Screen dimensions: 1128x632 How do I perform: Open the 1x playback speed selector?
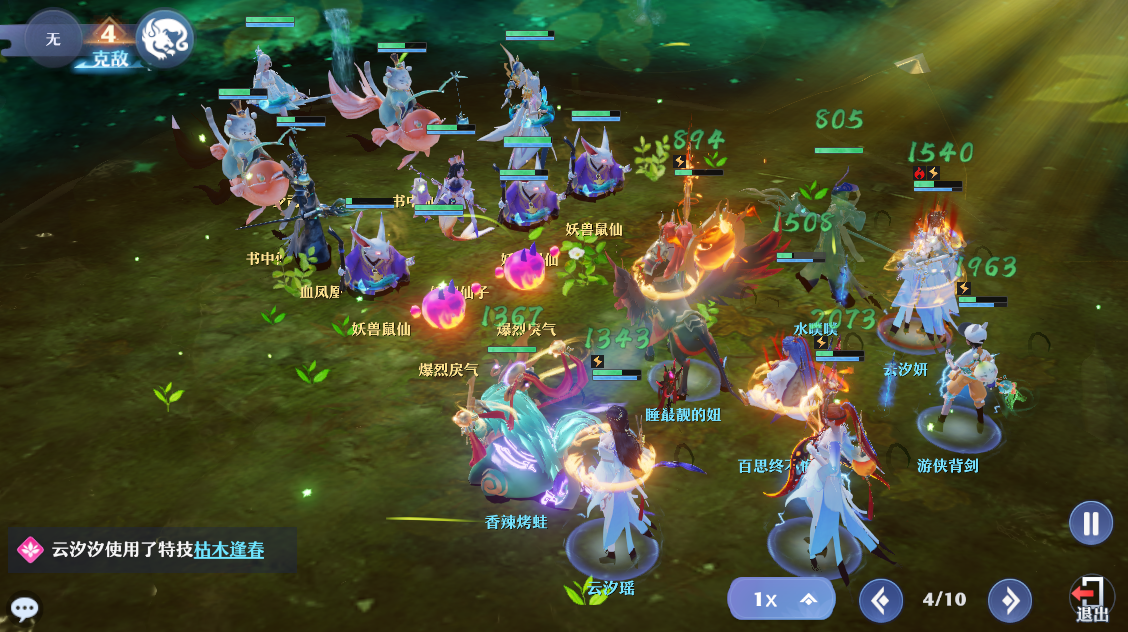tap(781, 599)
